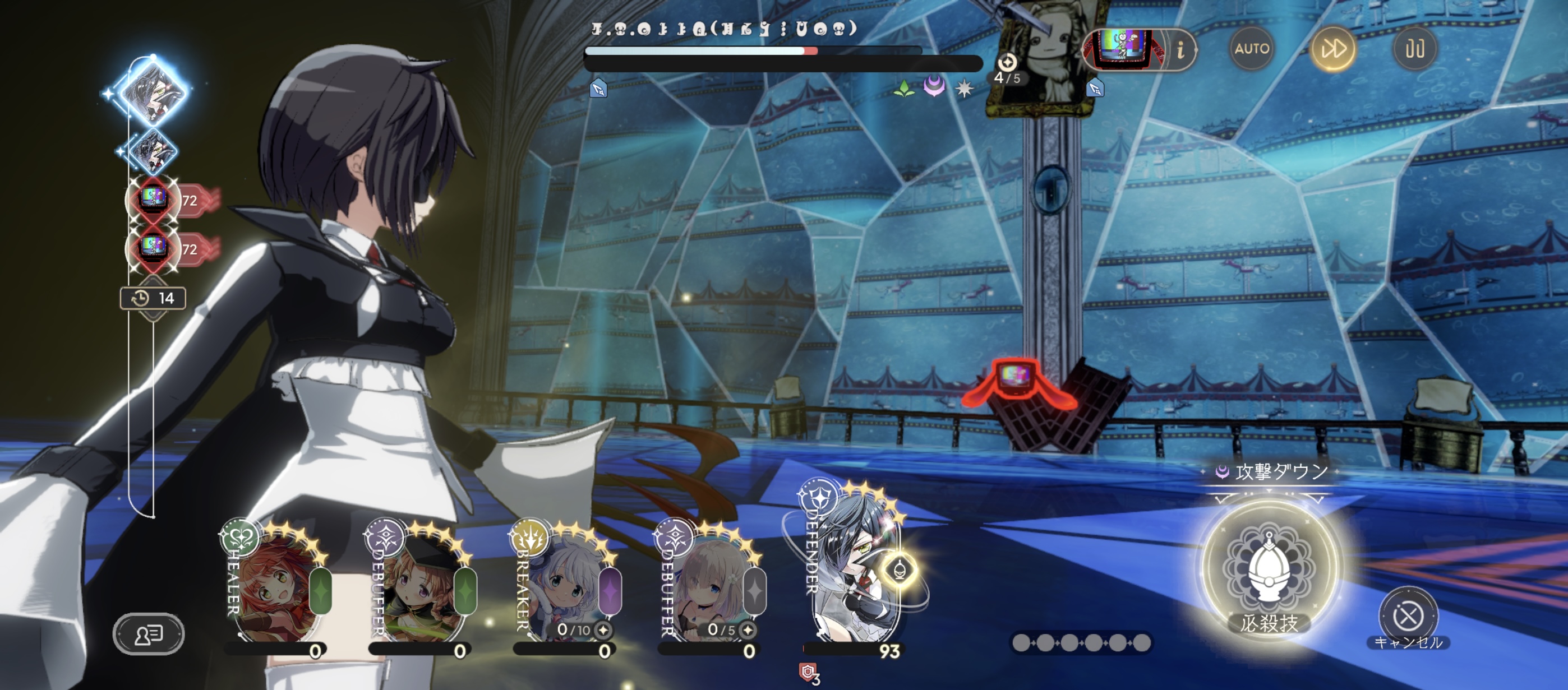Screen dimensions: 1568x690
Task: Click the turn counter showing 14
Action: (x=154, y=298)
